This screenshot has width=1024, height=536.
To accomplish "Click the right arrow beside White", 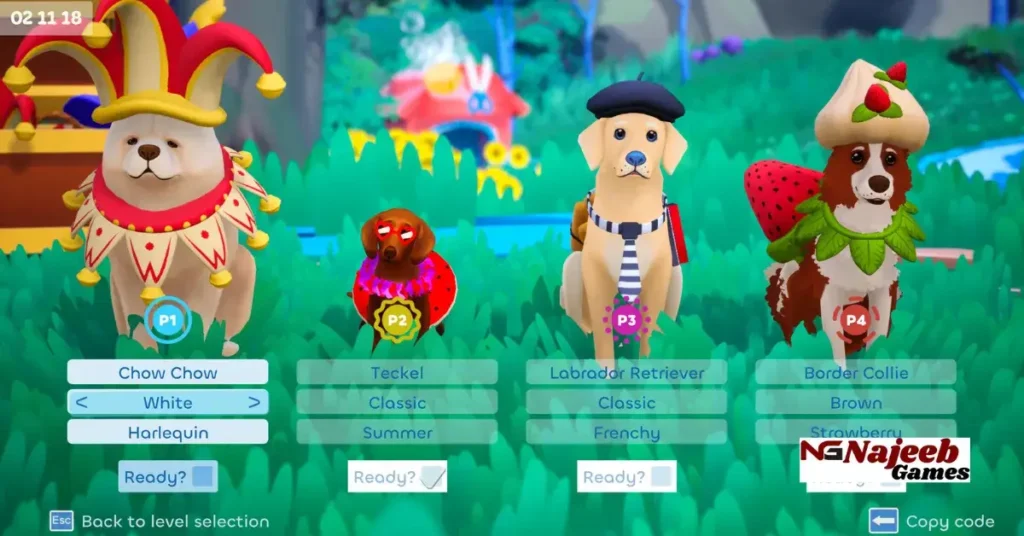I will [x=255, y=403].
